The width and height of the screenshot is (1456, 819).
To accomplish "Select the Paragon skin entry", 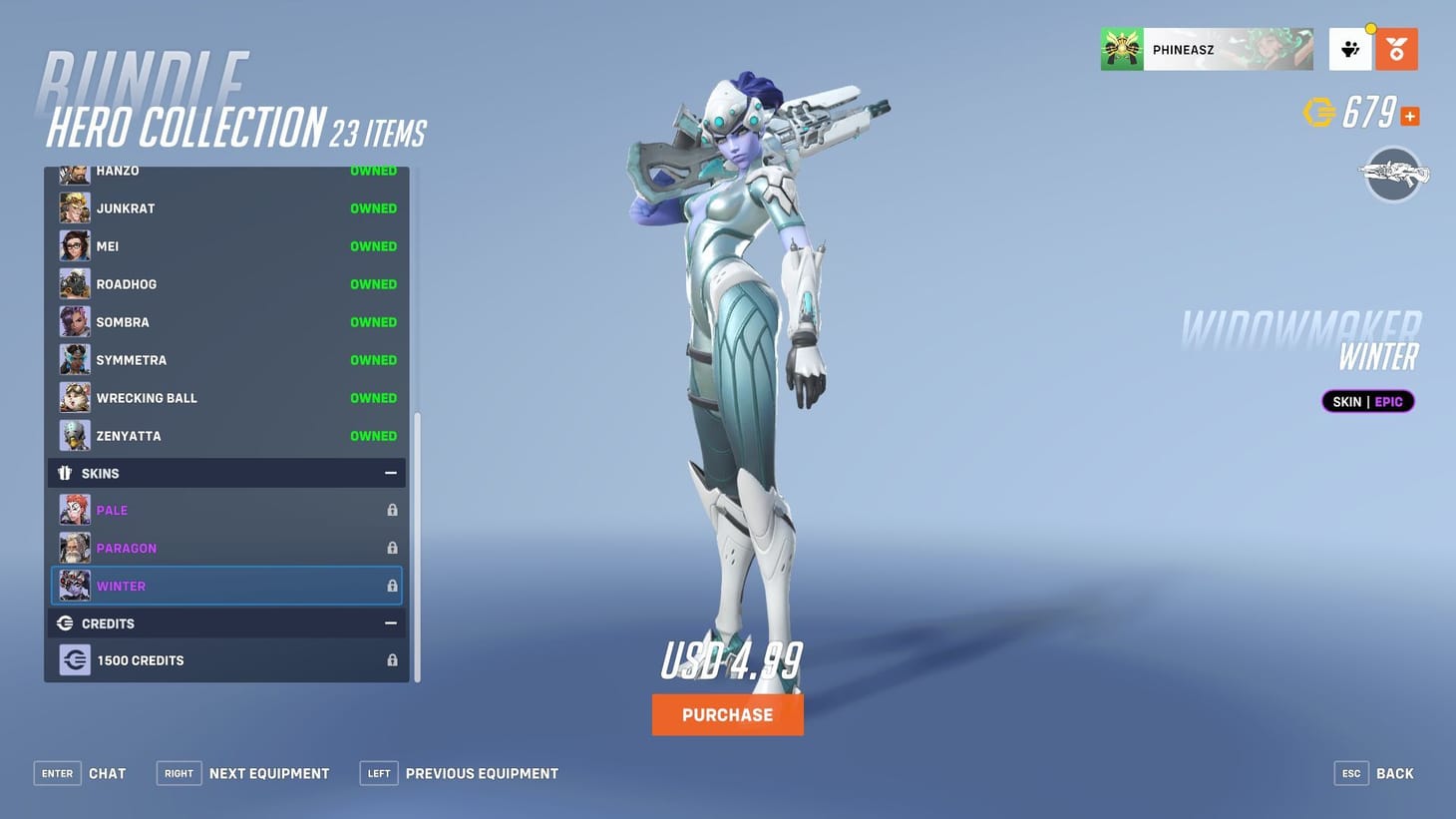I will click(x=150, y=548).
